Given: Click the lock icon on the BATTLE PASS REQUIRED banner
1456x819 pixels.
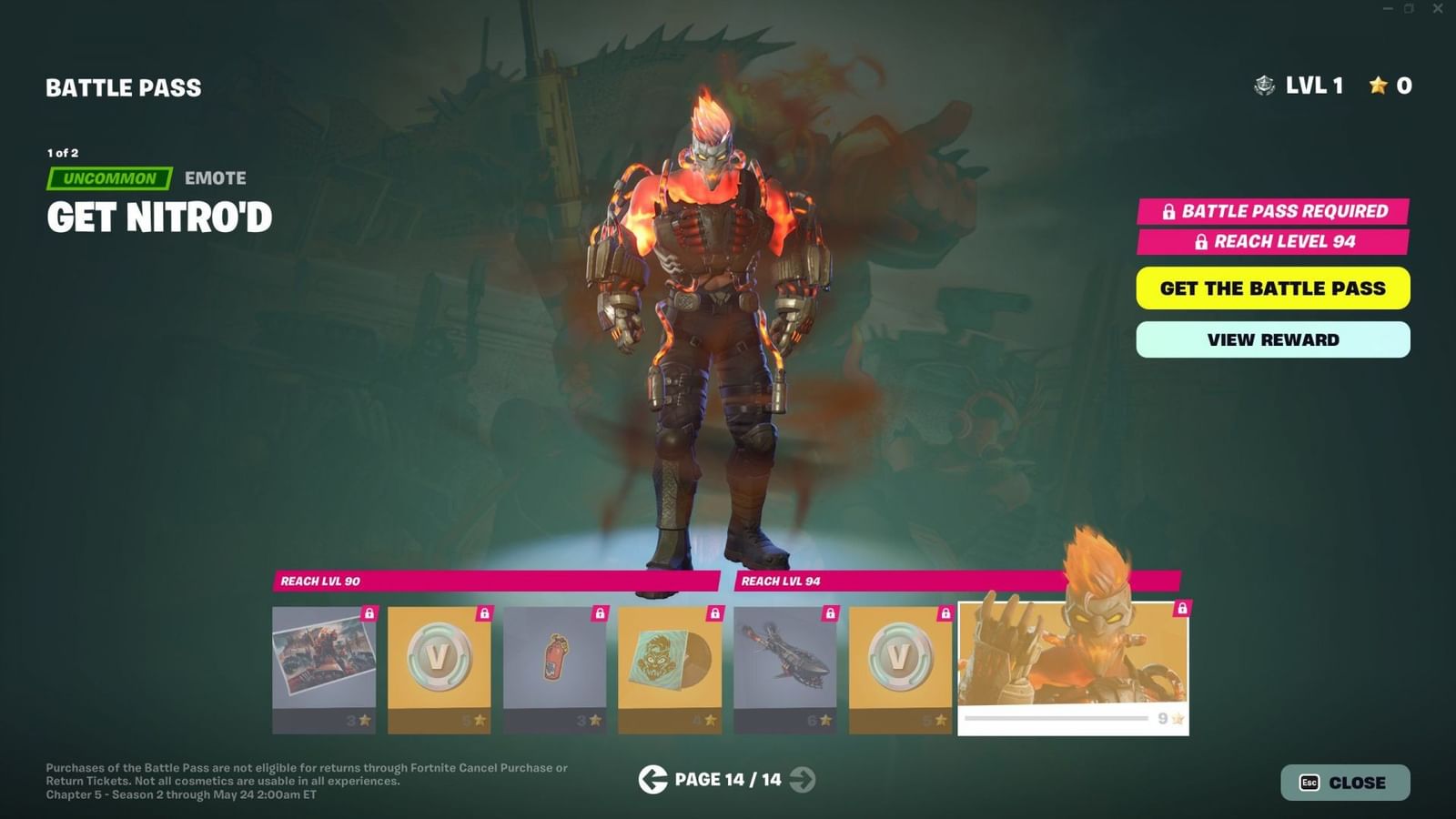Looking at the screenshot, I should point(1168,211).
